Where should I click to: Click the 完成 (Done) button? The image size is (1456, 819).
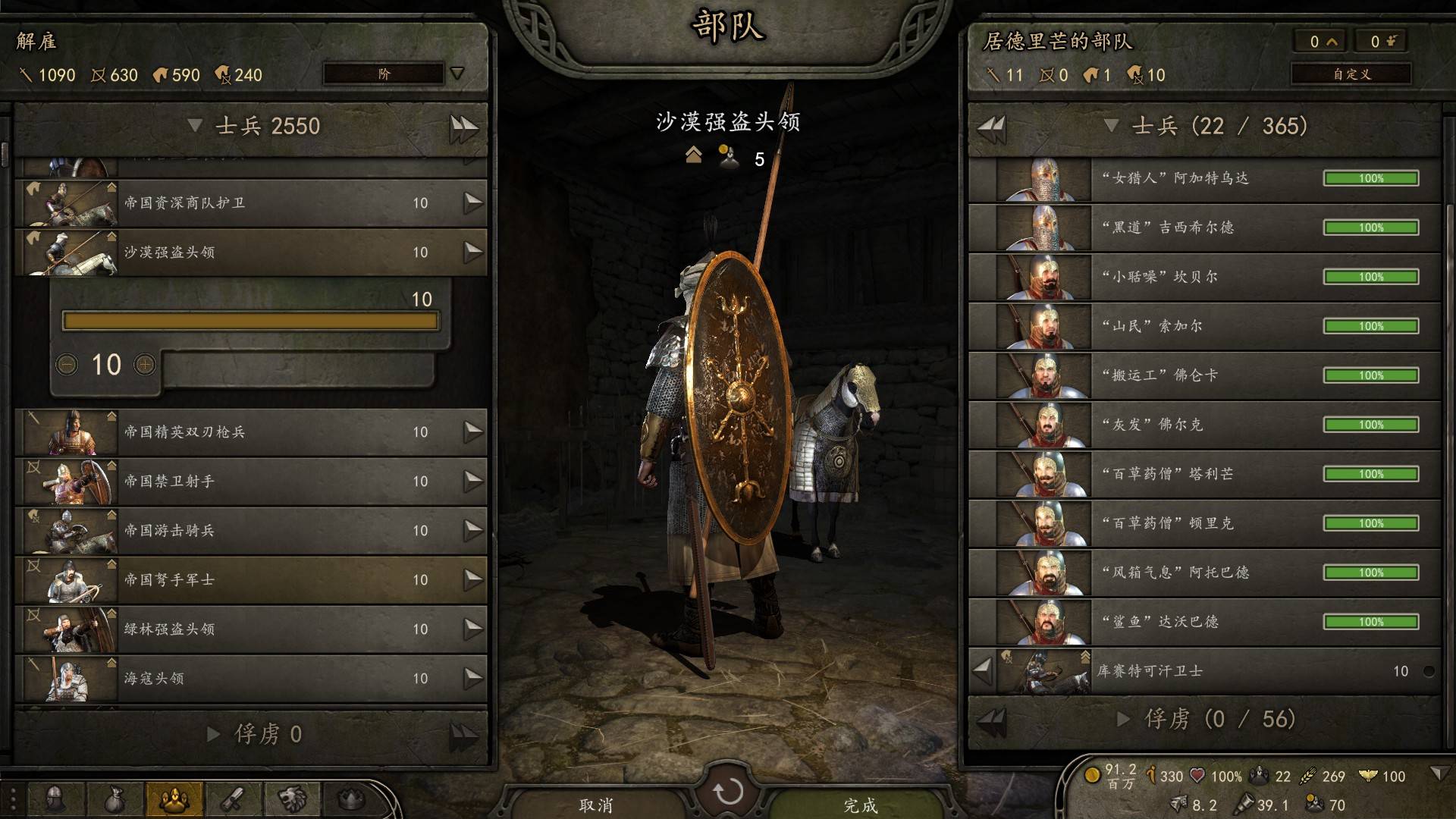click(x=860, y=804)
